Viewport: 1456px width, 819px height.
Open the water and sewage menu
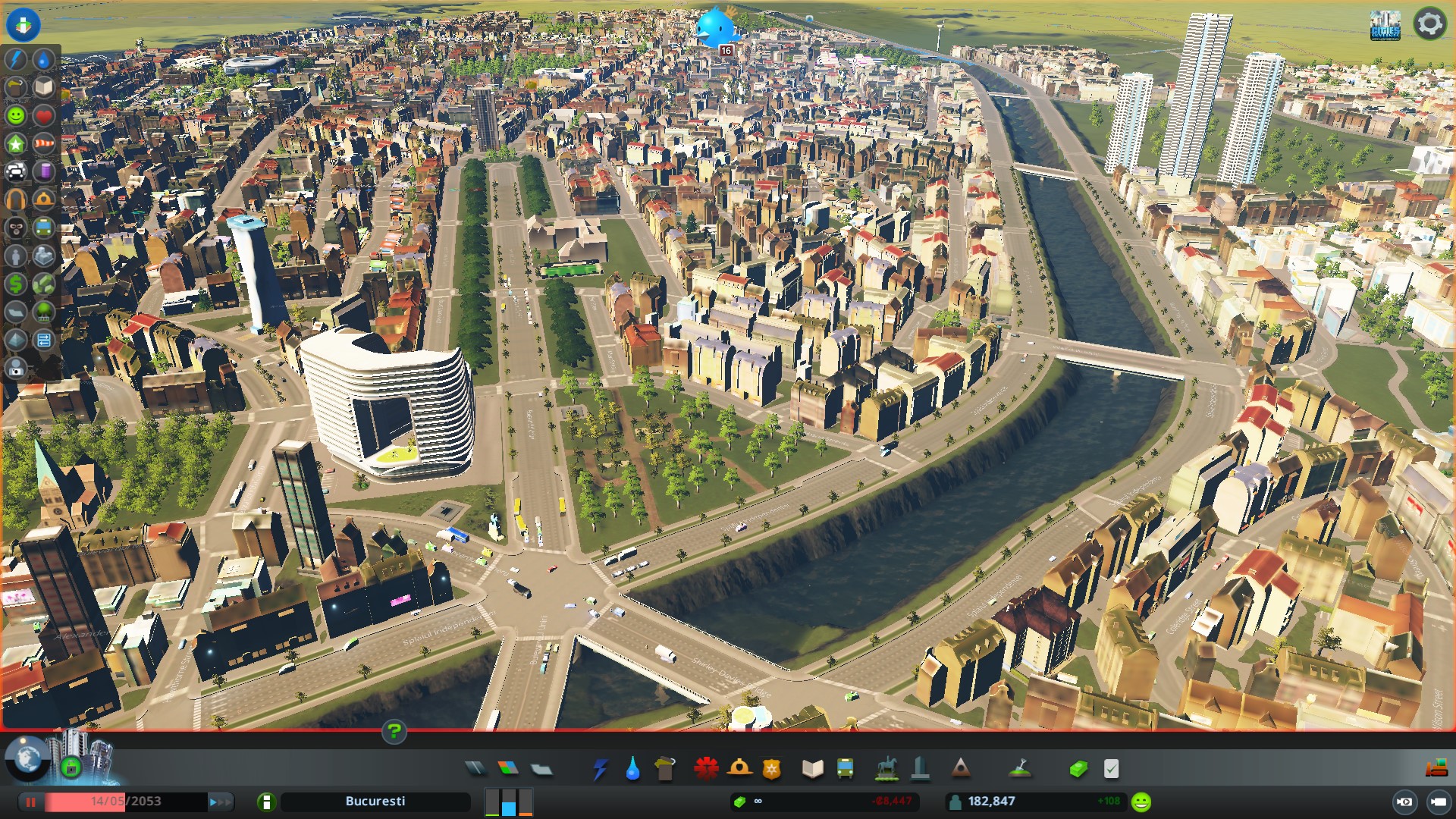click(632, 770)
